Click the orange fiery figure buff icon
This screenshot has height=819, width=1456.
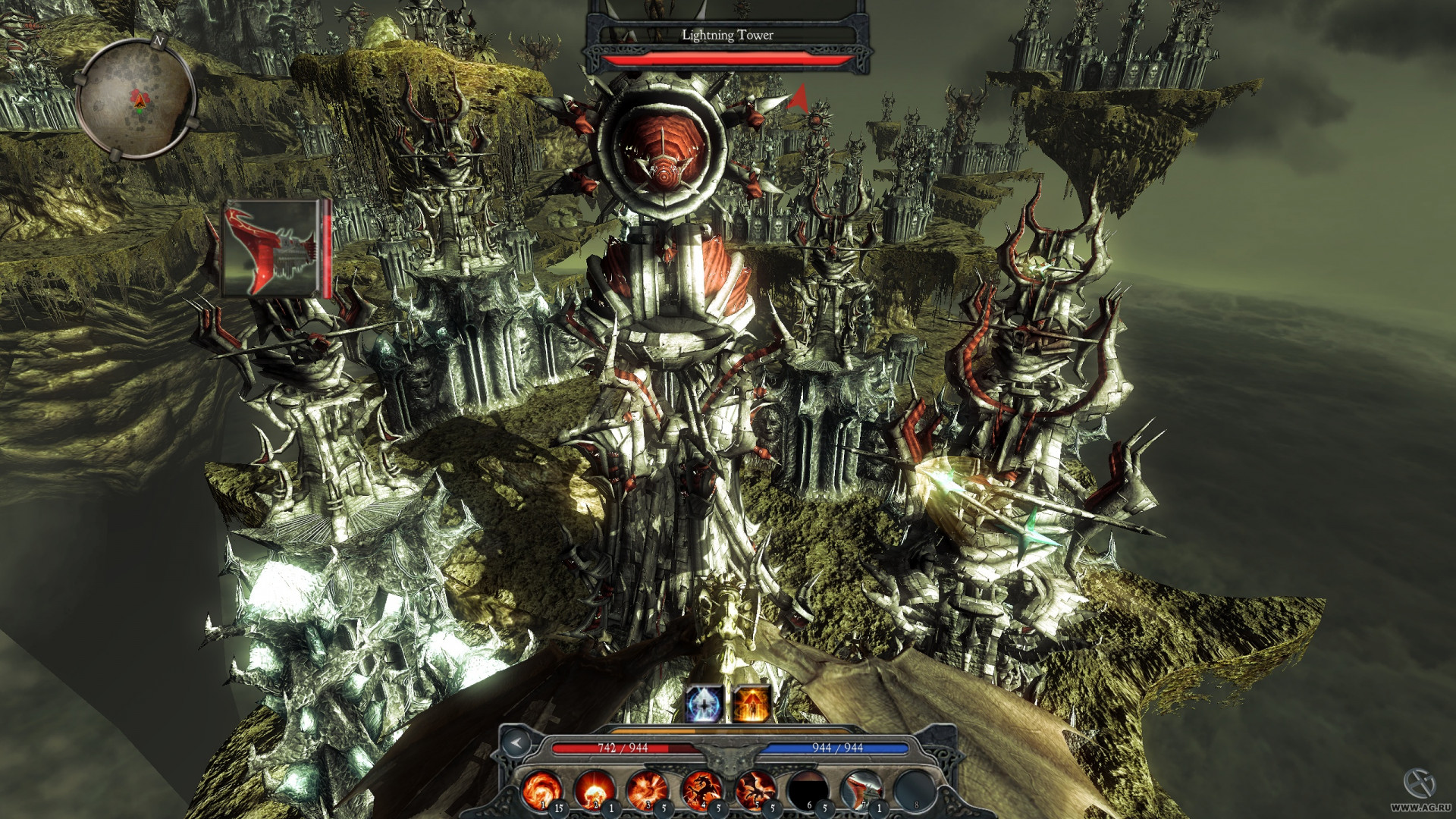tap(752, 704)
